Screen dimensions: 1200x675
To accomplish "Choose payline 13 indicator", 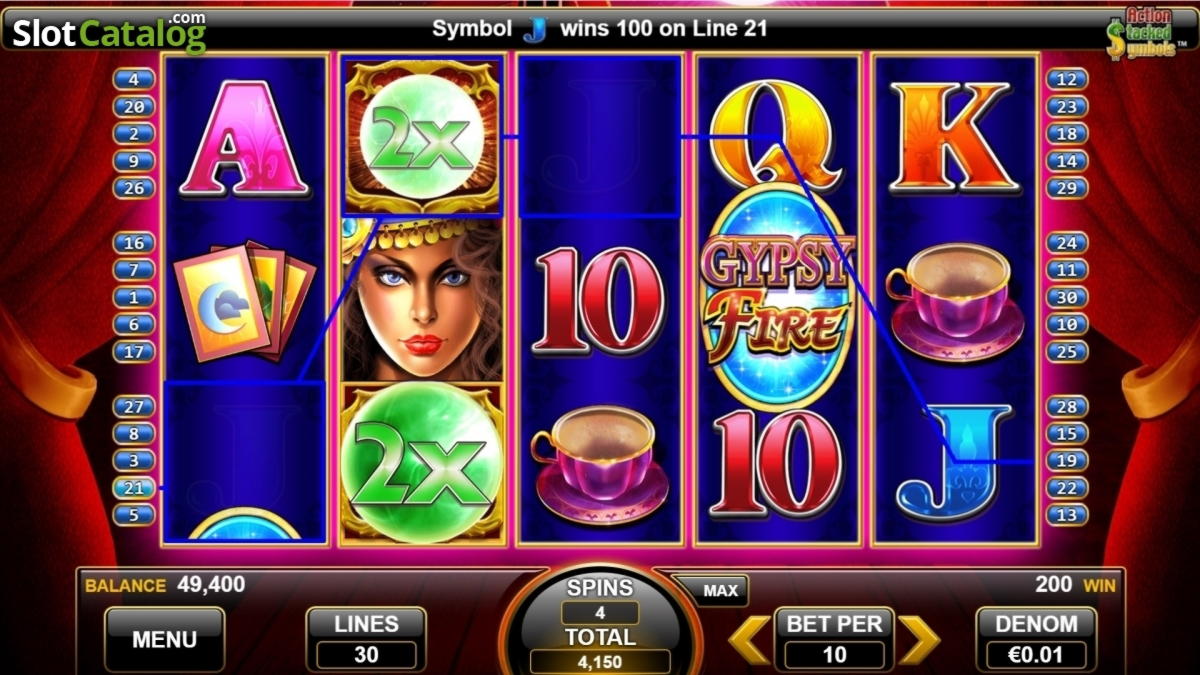I will pyautogui.click(x=1067, y=515).
